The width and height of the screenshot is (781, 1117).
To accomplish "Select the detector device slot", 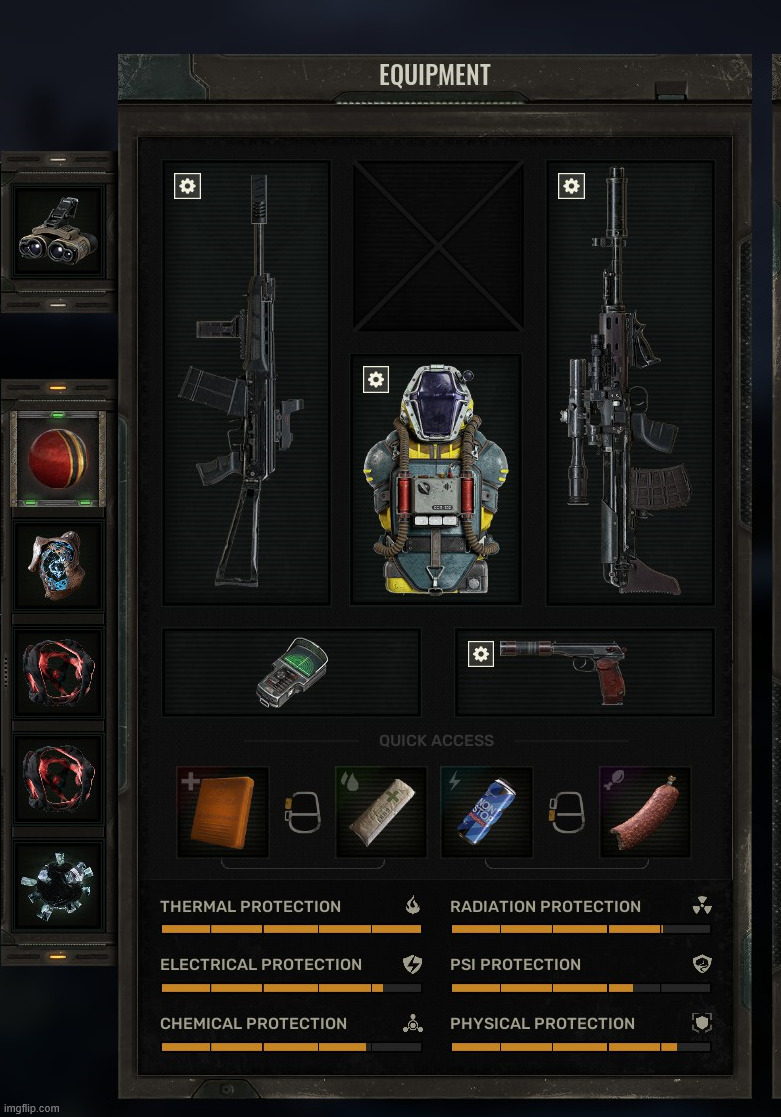I will (x=291, y=672).
